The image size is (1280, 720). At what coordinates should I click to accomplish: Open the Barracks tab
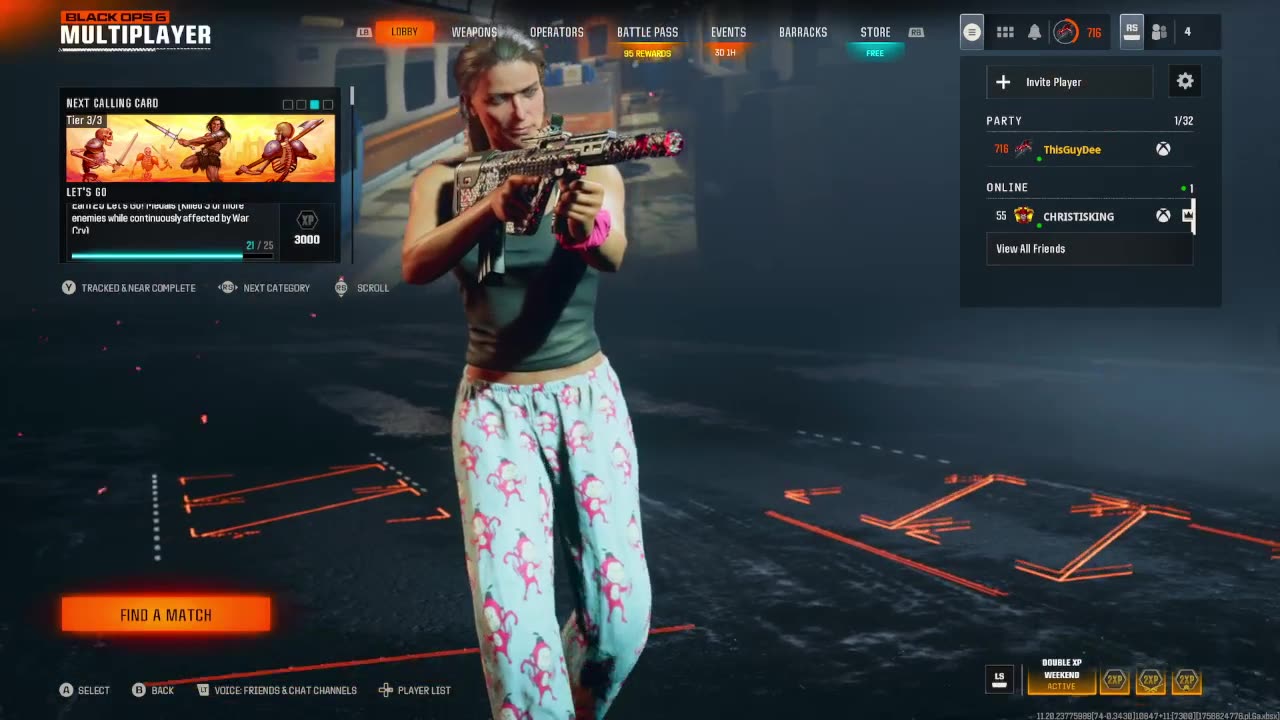click(x=803, y=32)
